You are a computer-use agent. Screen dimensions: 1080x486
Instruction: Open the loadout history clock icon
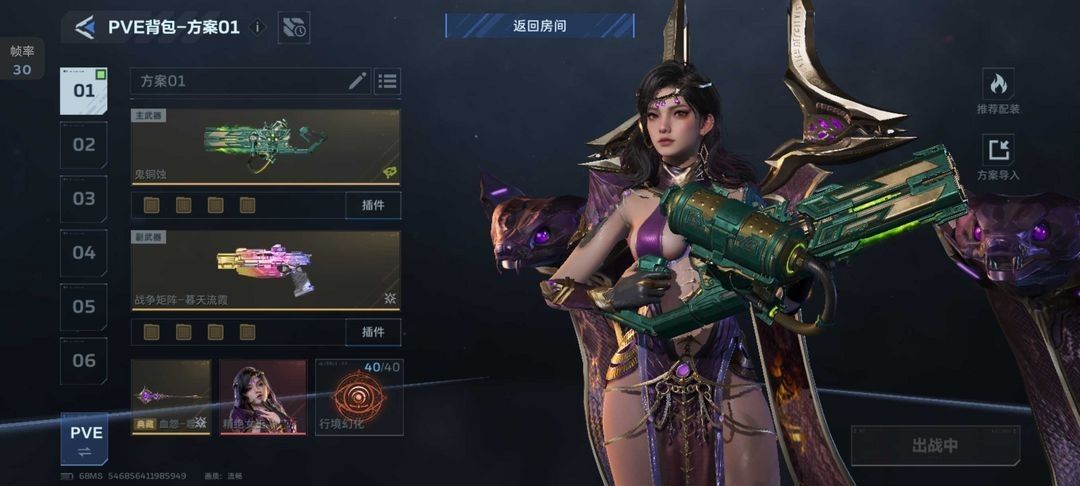coord(294,28)
